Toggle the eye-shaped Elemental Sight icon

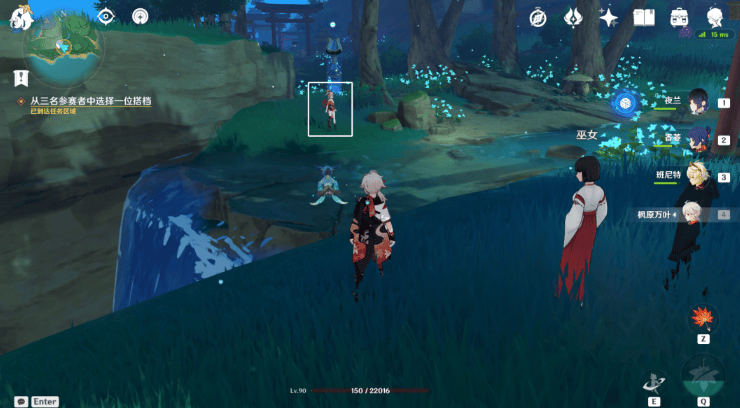click(x=107, y=16)
